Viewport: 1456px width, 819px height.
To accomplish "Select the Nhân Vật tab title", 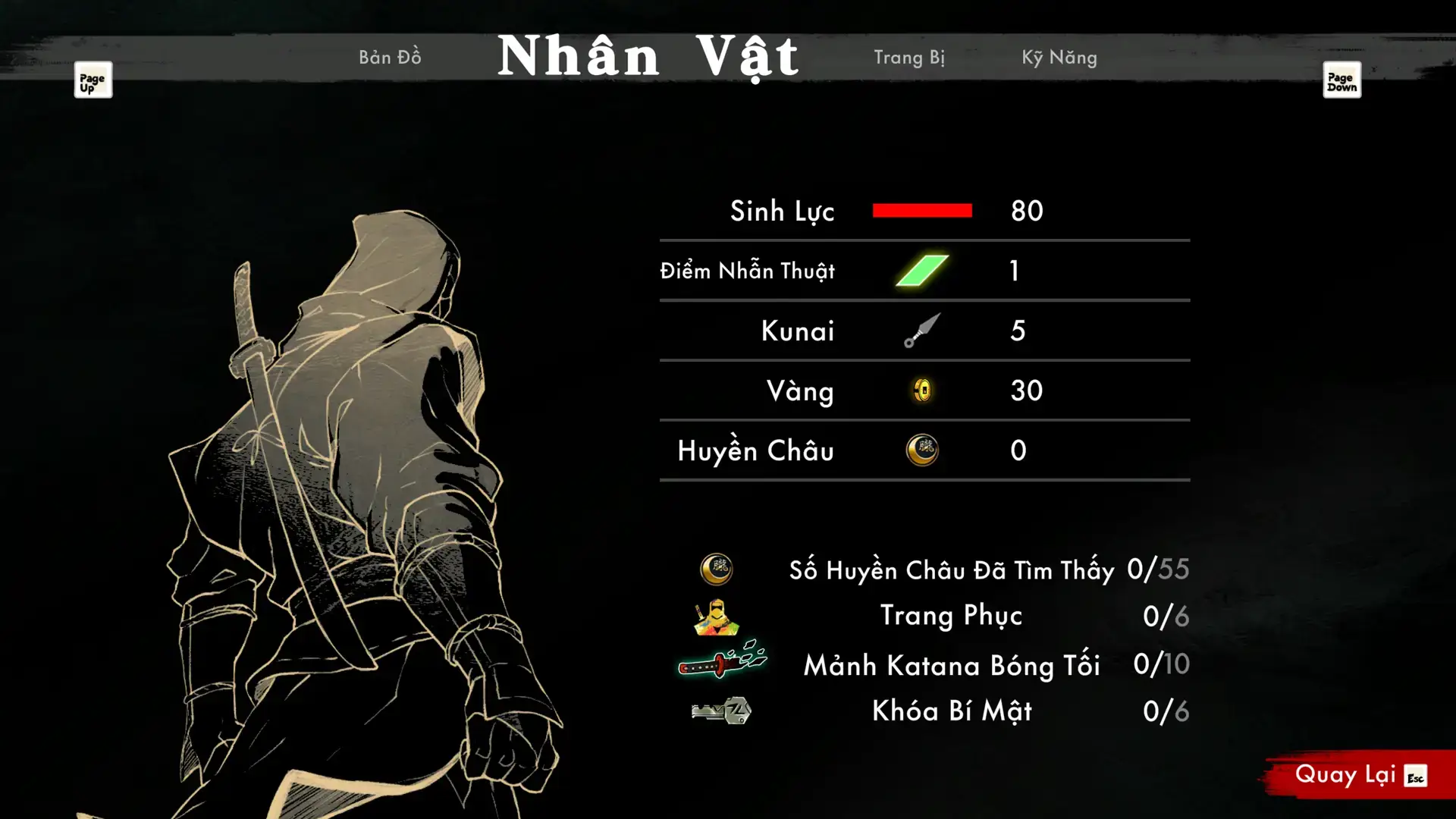I will (648, 57).
